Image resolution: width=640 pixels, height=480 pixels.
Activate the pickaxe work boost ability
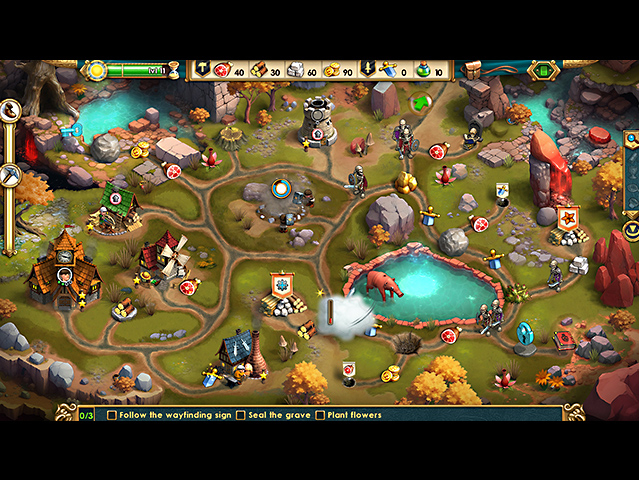[12, 176]
